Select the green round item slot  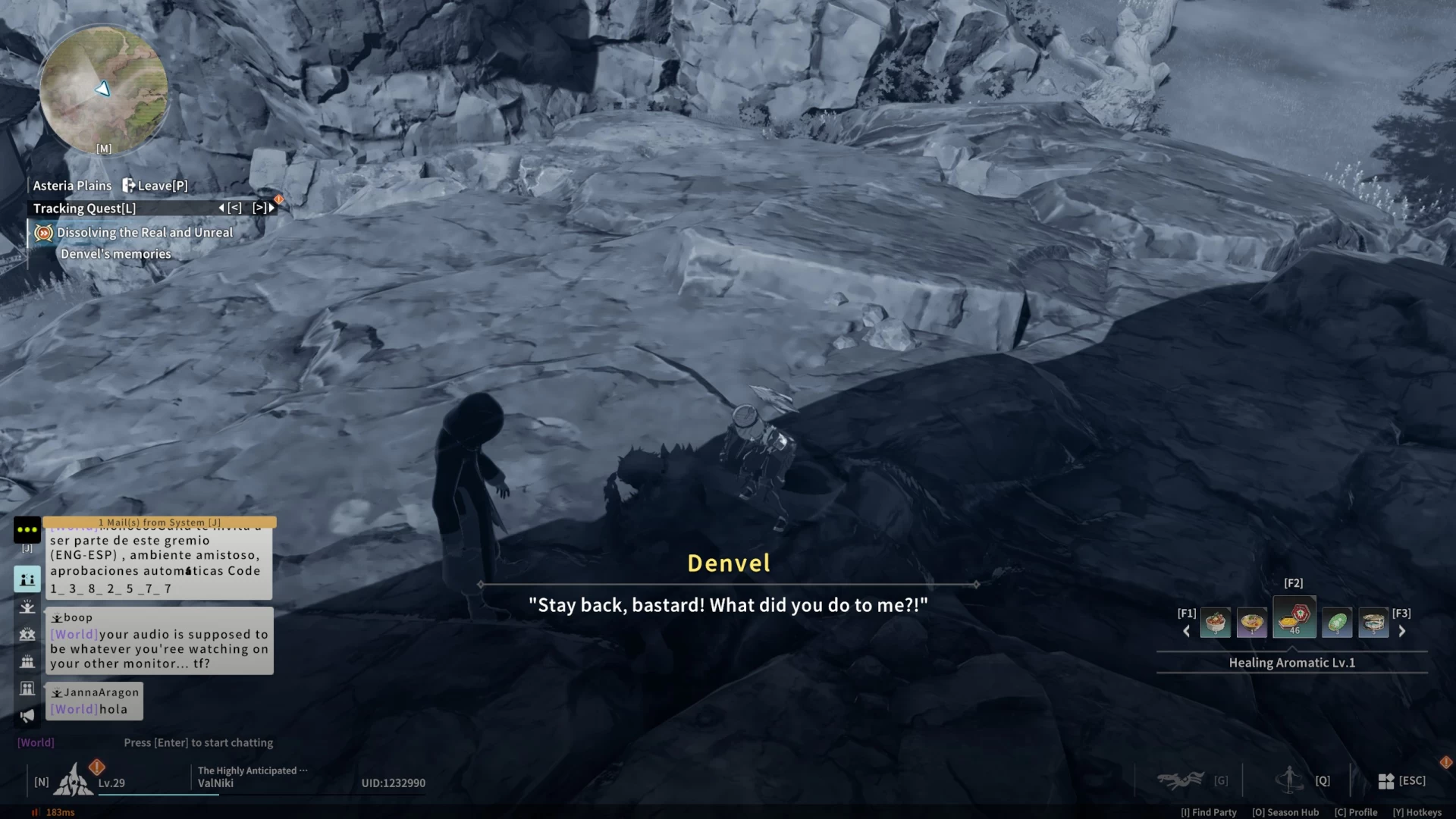tap(1337, 623)
